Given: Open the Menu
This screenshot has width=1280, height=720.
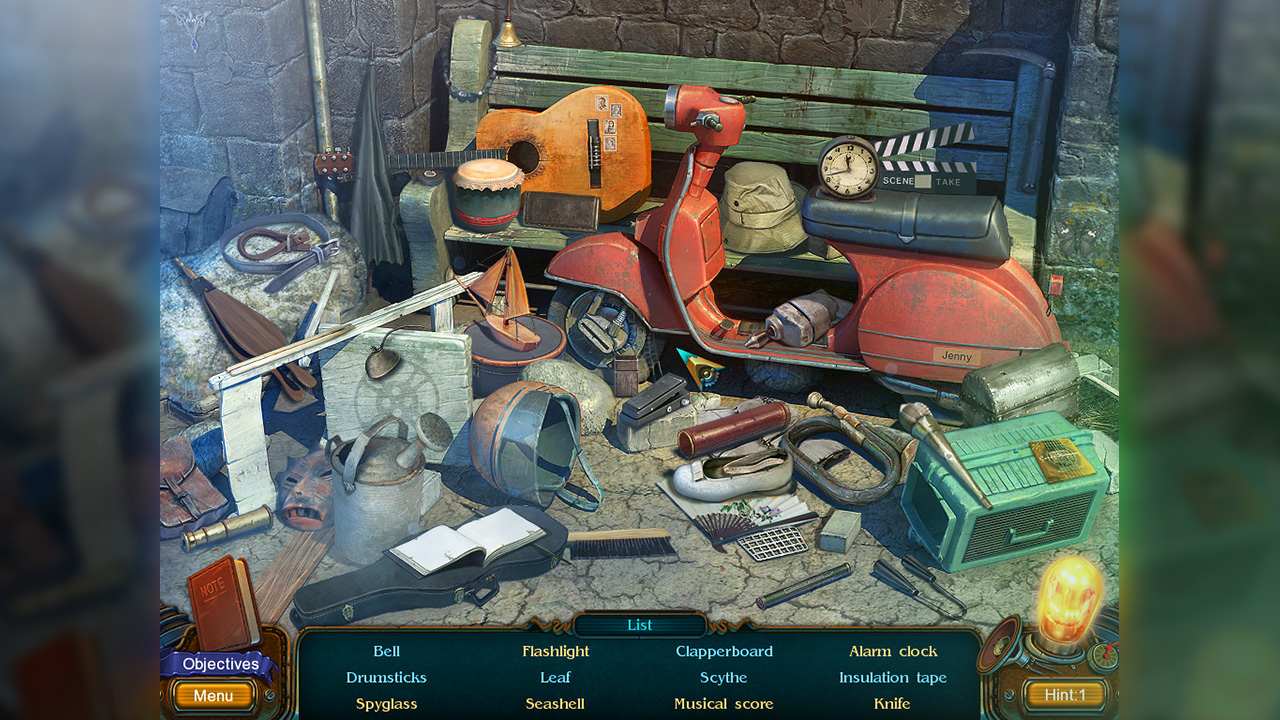Looking at the screenshot, I should pos(212,694).
